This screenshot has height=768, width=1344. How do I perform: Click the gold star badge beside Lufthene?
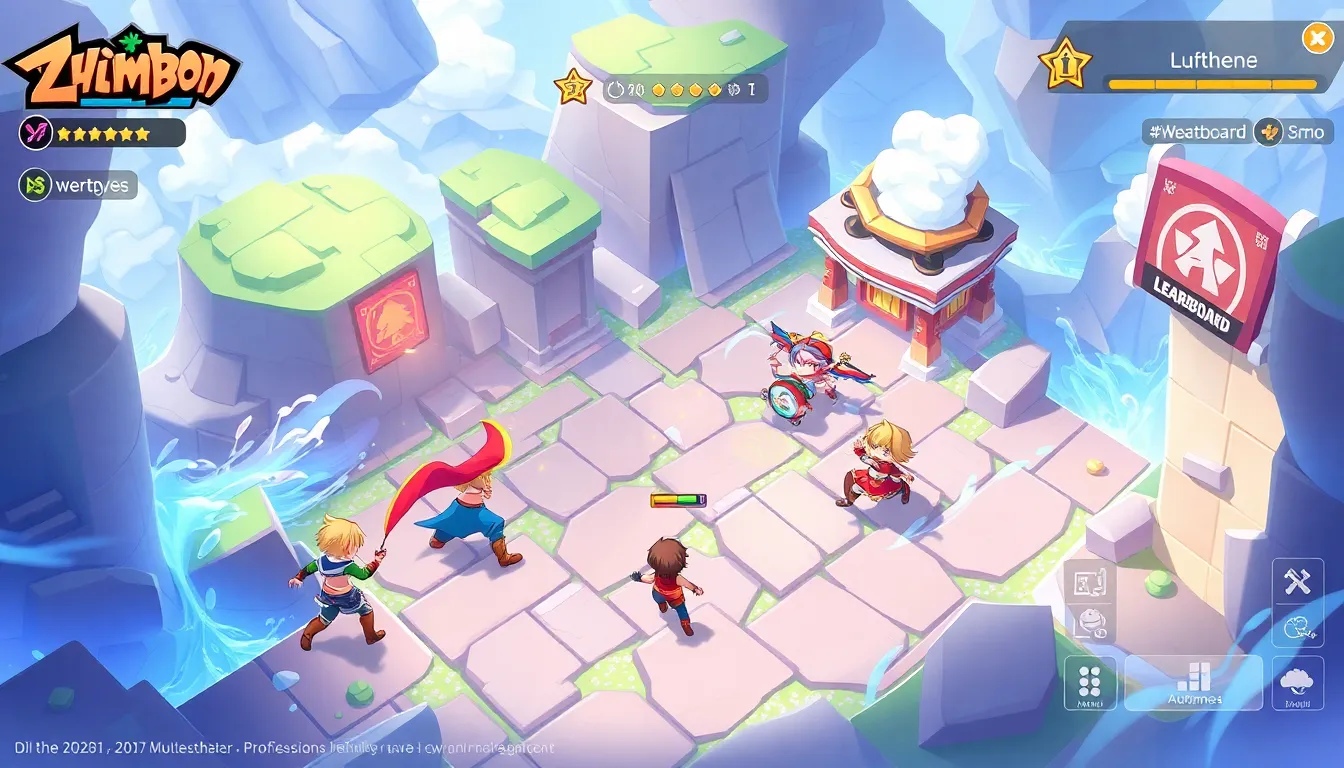tap(1064, 64)
